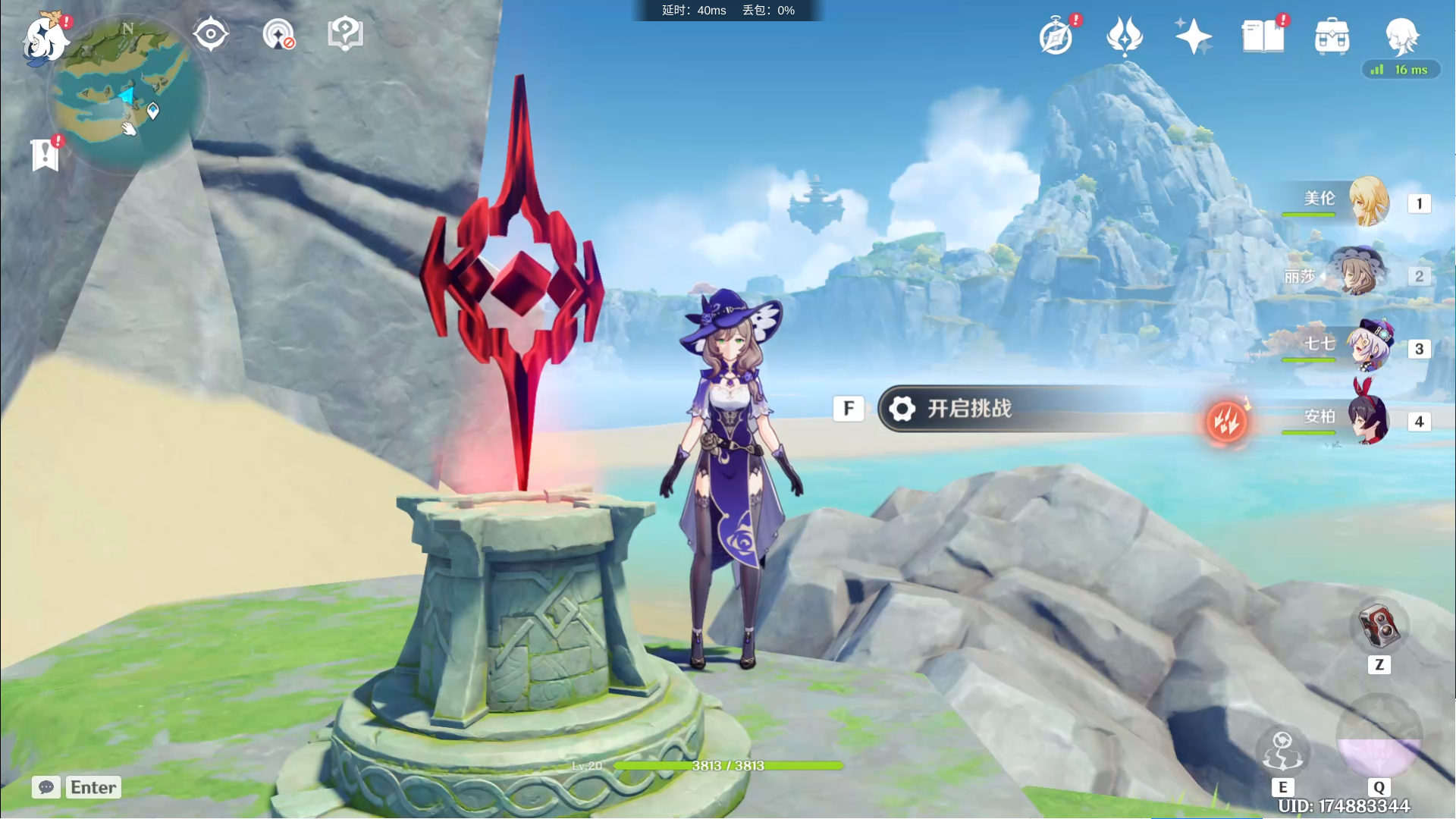Start the challenge via 开启挑战
Viewport: 1456px width, 819px height.
[971, 409]
